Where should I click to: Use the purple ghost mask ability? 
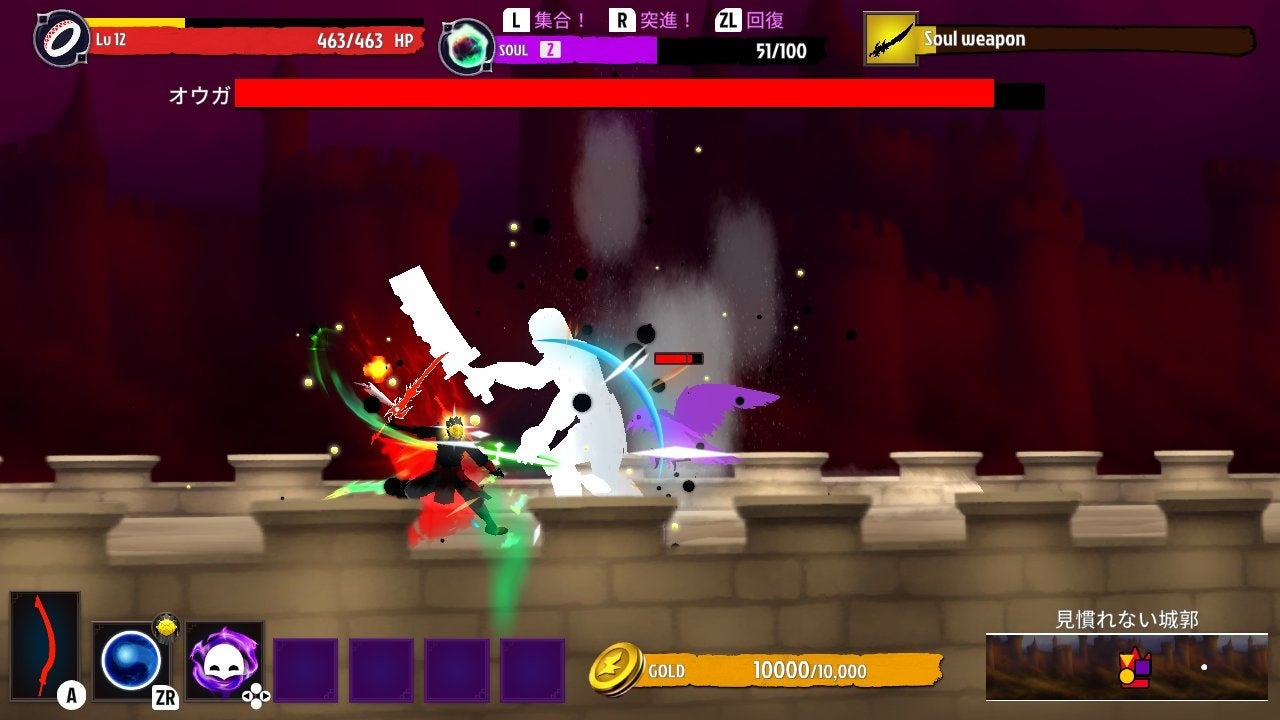224,659
